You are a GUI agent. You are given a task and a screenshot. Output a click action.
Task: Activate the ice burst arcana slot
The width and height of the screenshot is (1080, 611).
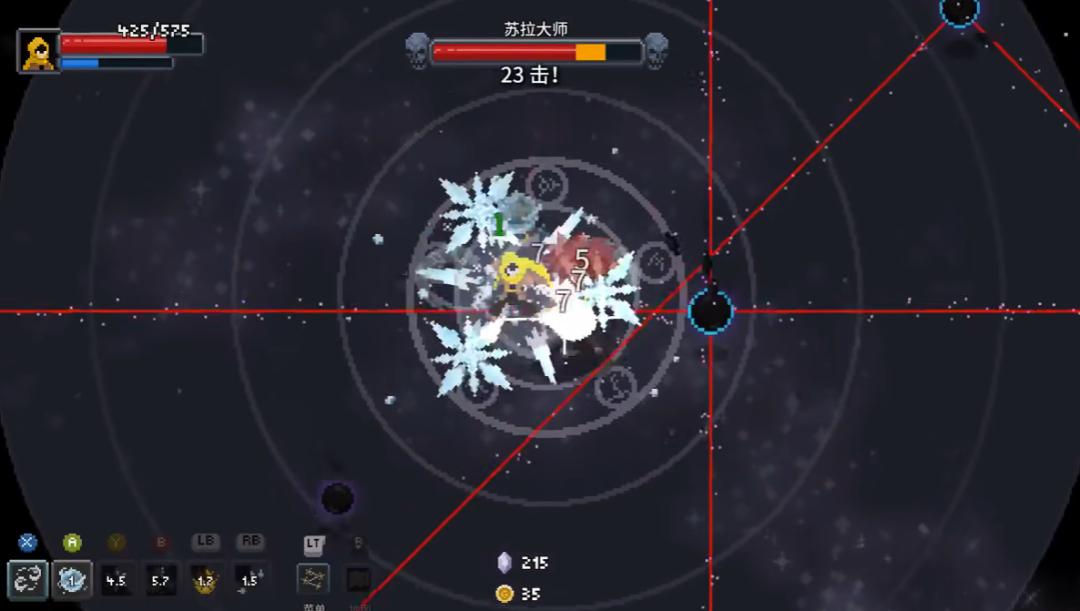tap(72, 579)
